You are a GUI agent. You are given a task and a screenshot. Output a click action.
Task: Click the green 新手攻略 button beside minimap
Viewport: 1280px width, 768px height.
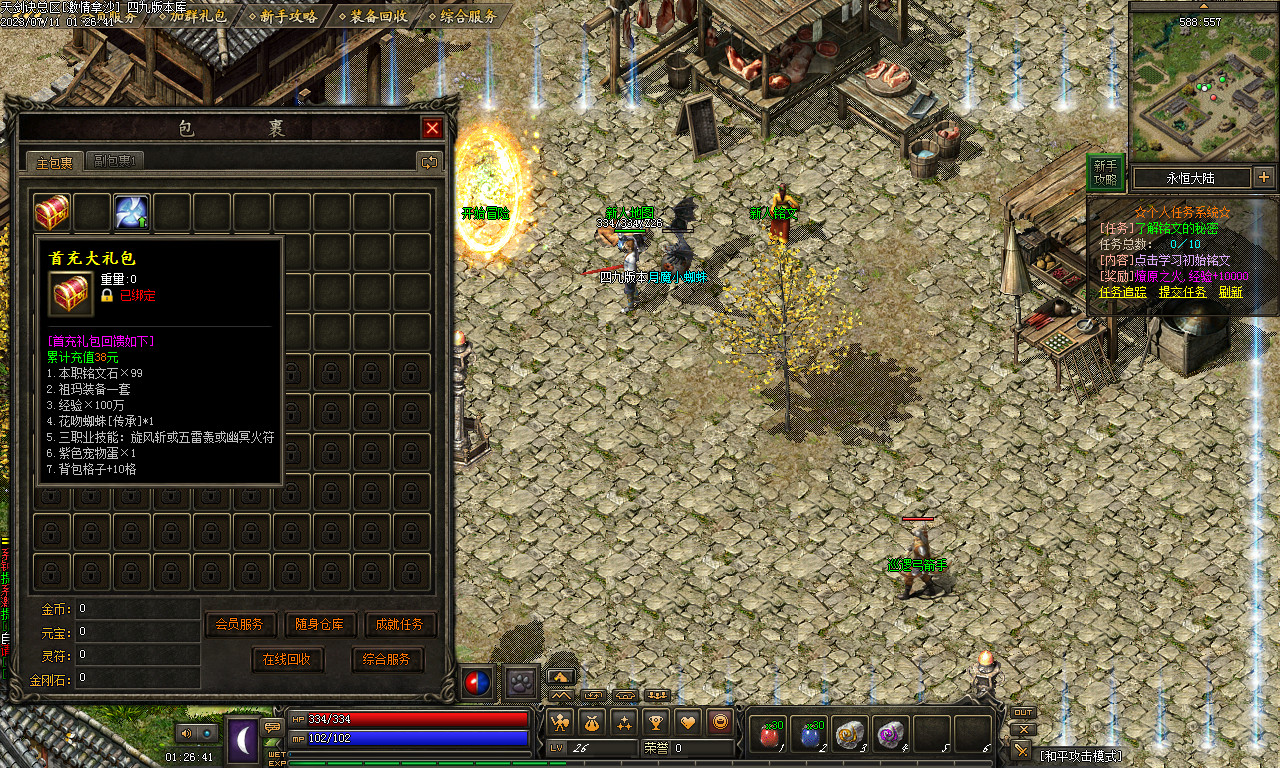1105,173
